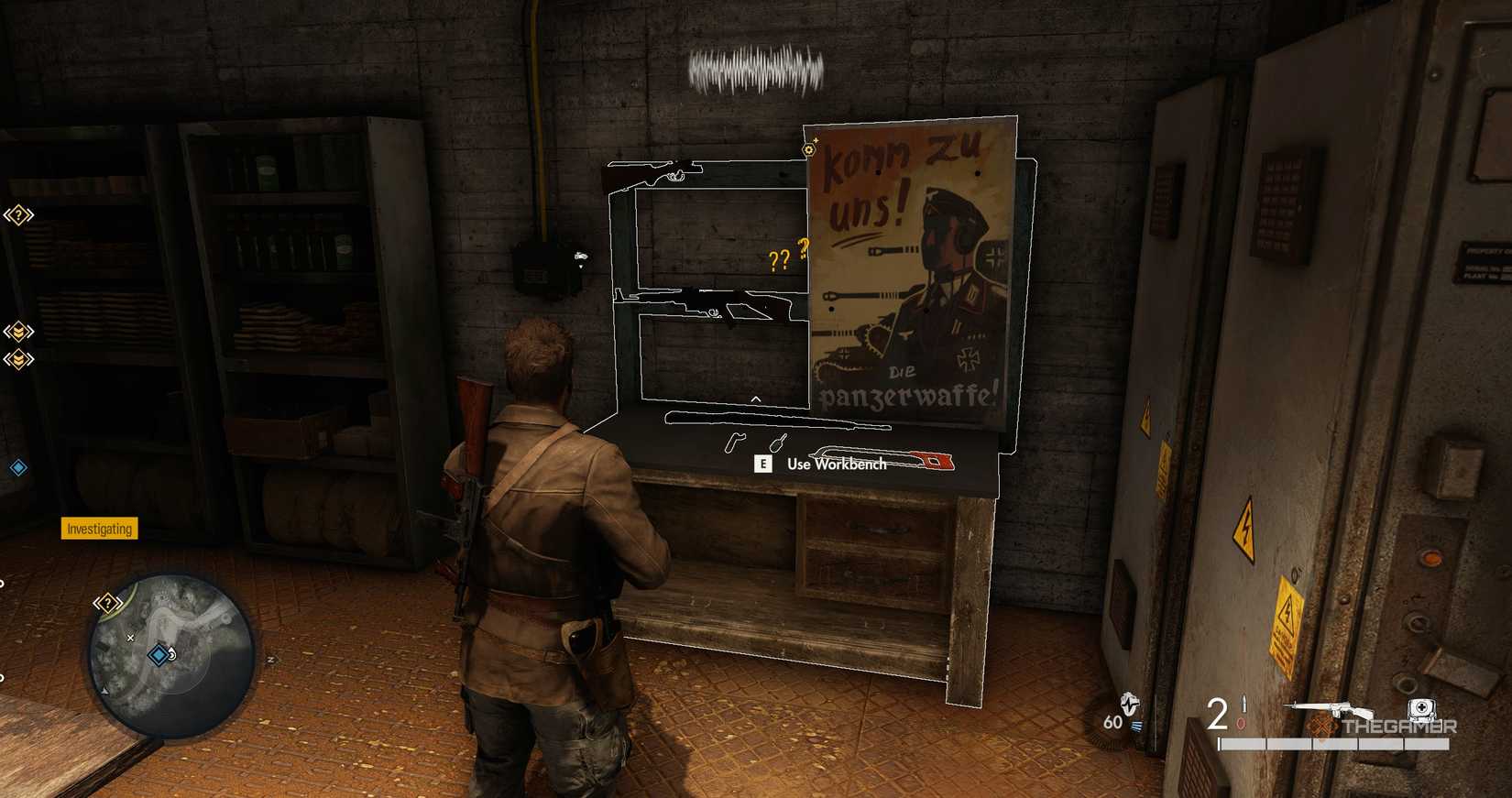This screenshot has width=1512, height=798.
Task: Select the upper rank-up chevron diamond icon
Action: click(x=18, y=330)
